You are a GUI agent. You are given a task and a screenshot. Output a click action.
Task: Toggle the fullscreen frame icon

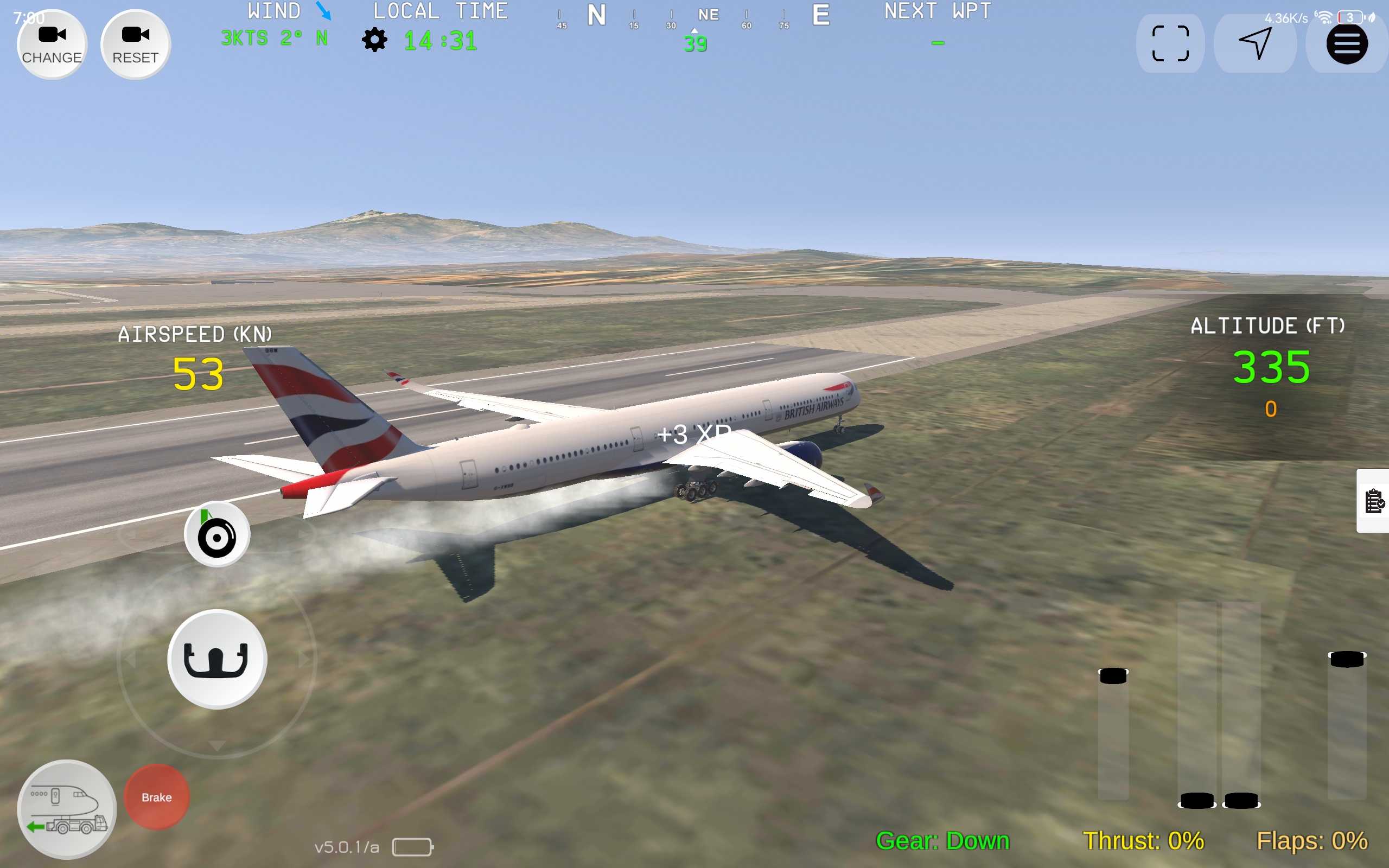1170,43
